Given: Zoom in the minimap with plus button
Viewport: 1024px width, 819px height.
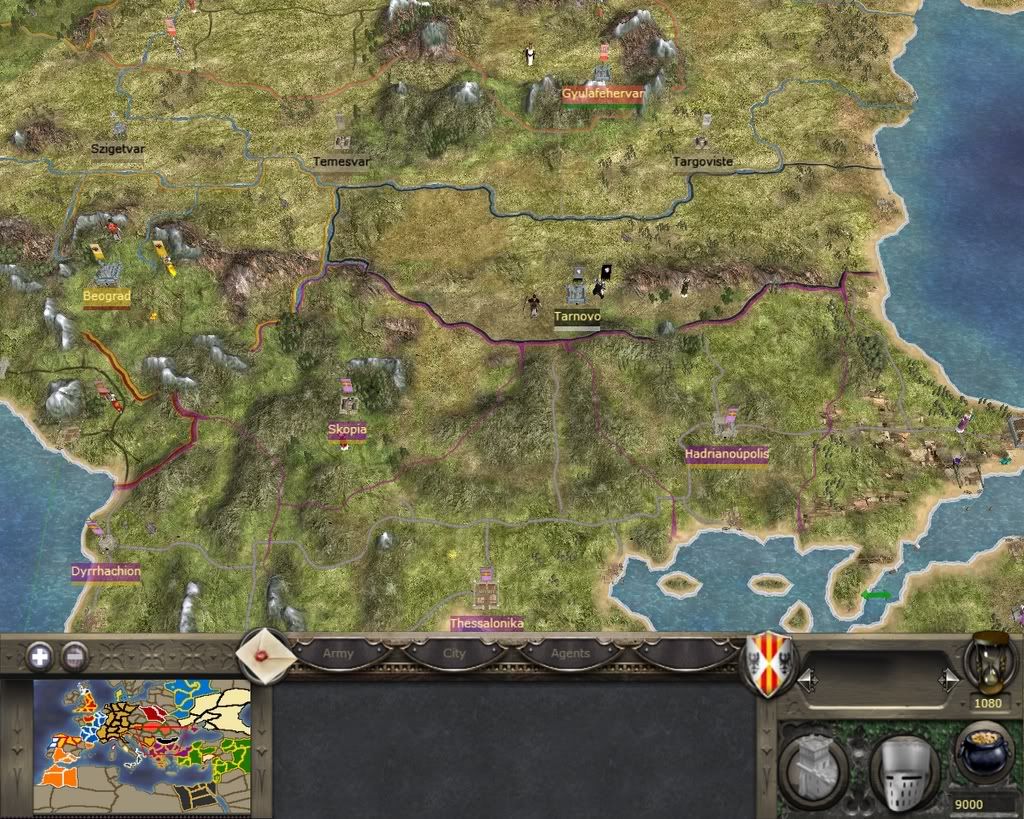Looking at the screenshot, I should pyautogui.click(x=39, y=656).
